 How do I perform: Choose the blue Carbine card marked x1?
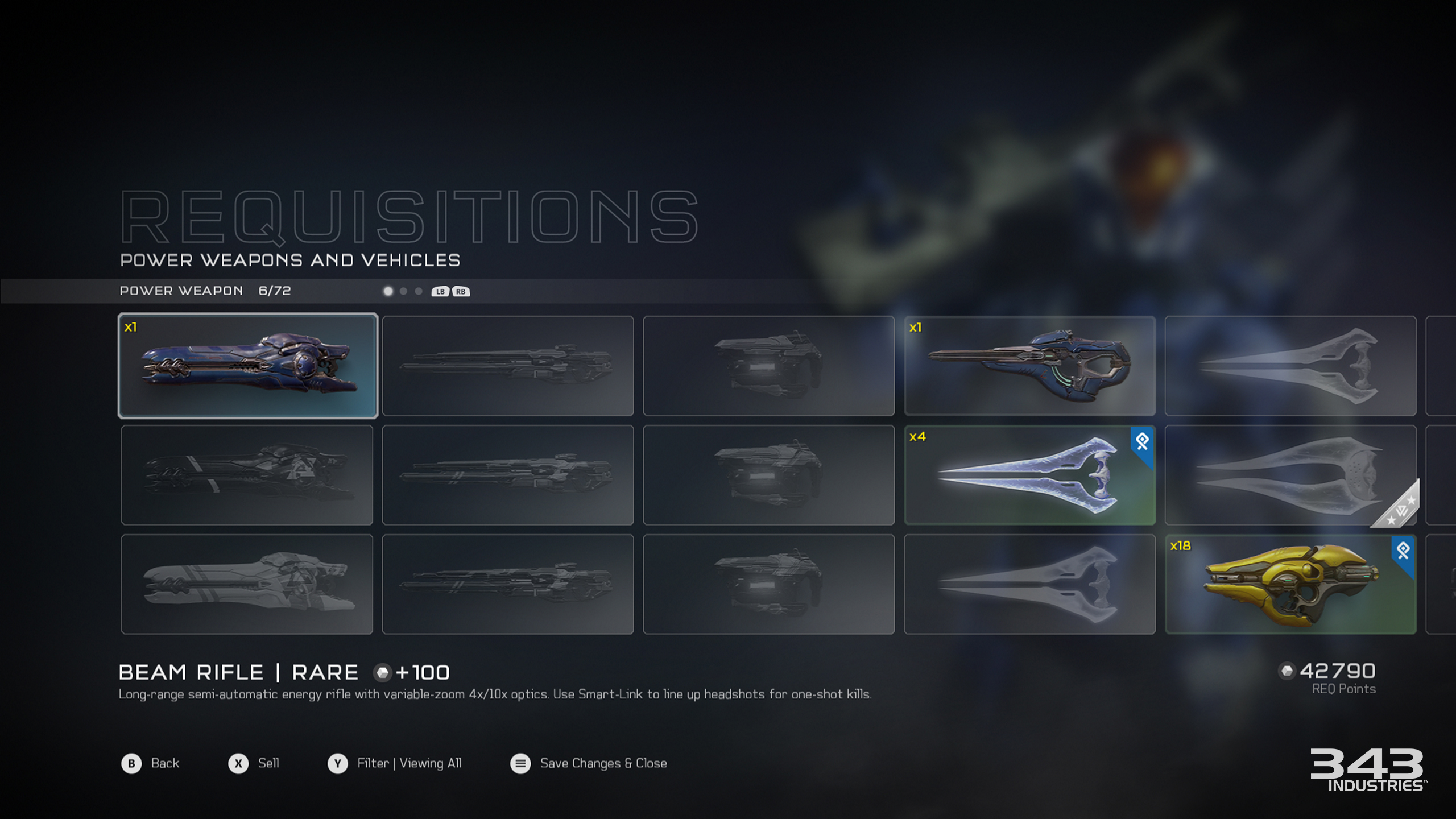(1029, 366)
